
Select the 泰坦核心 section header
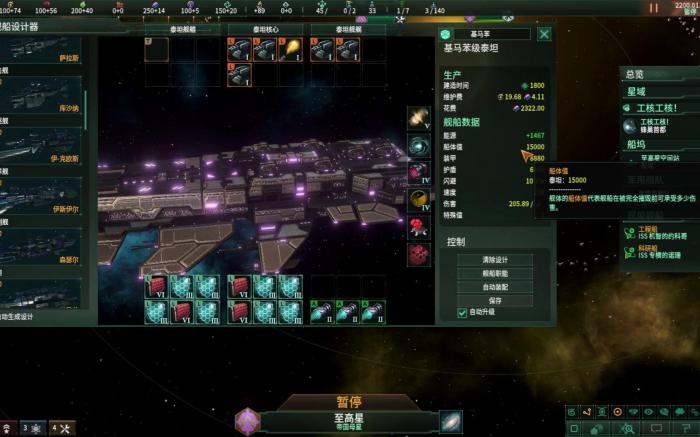264,30
